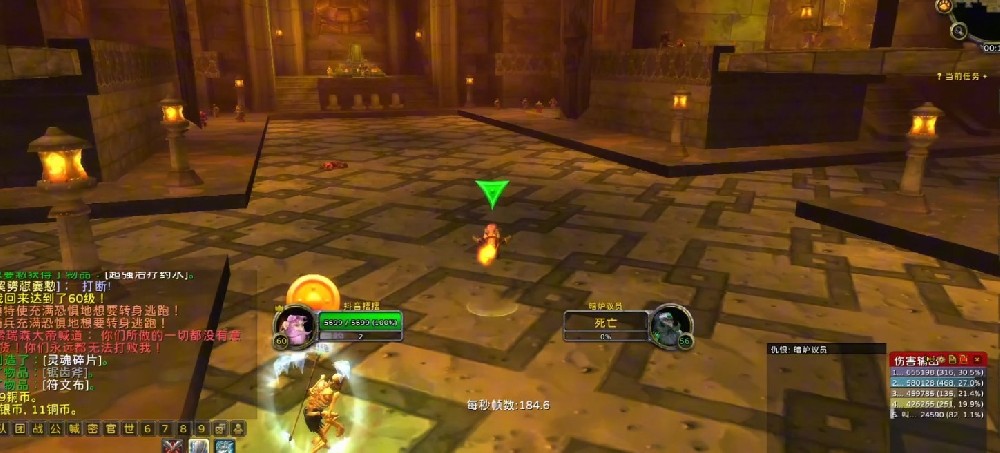Click the magnifier button beside the minimap
Screen dimensions: 1000x453
click(959, 31)
